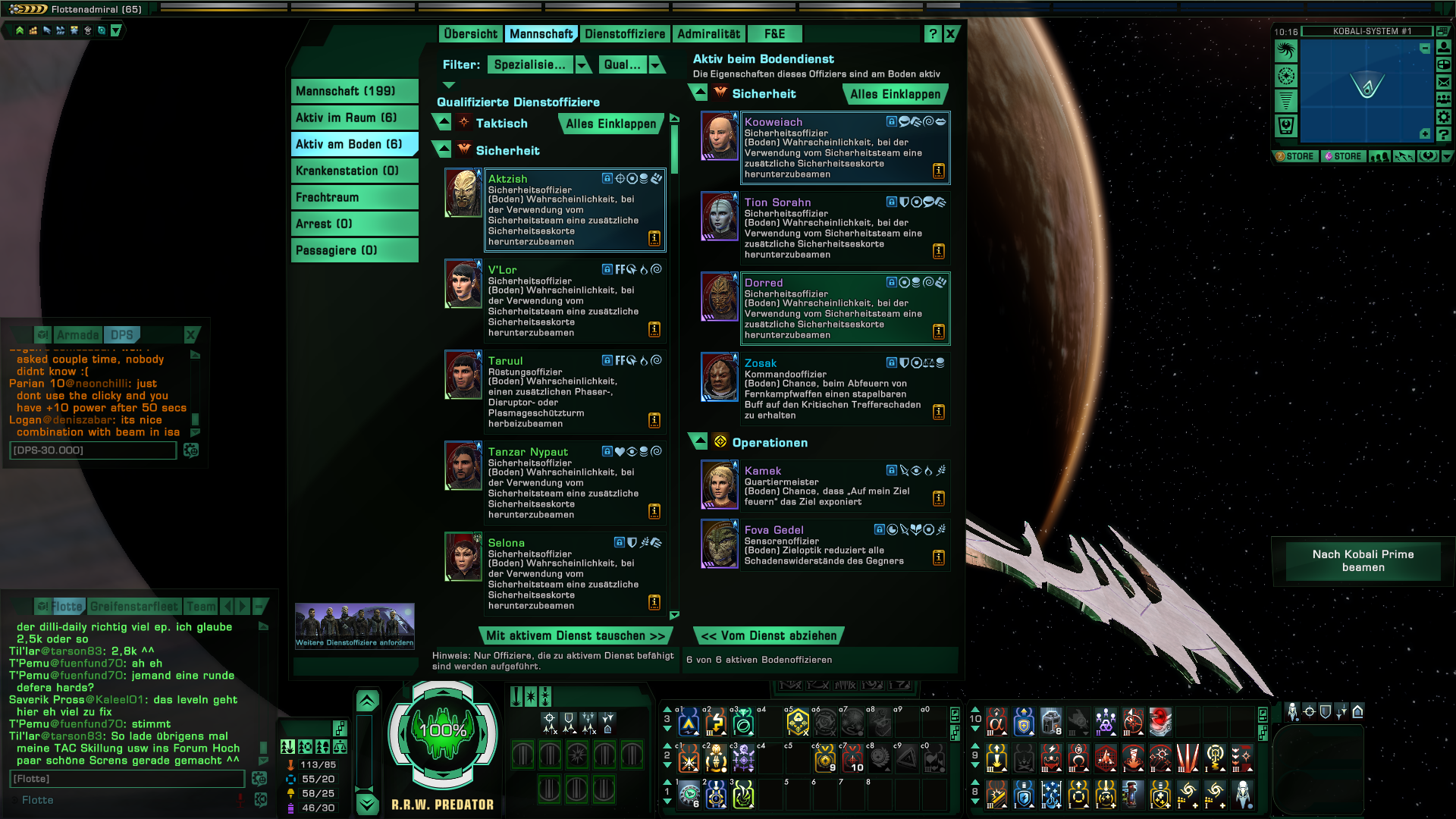Switch chat to the DPS tab
This screenshot has height=819, width=1456.
(x=121, y=335)
